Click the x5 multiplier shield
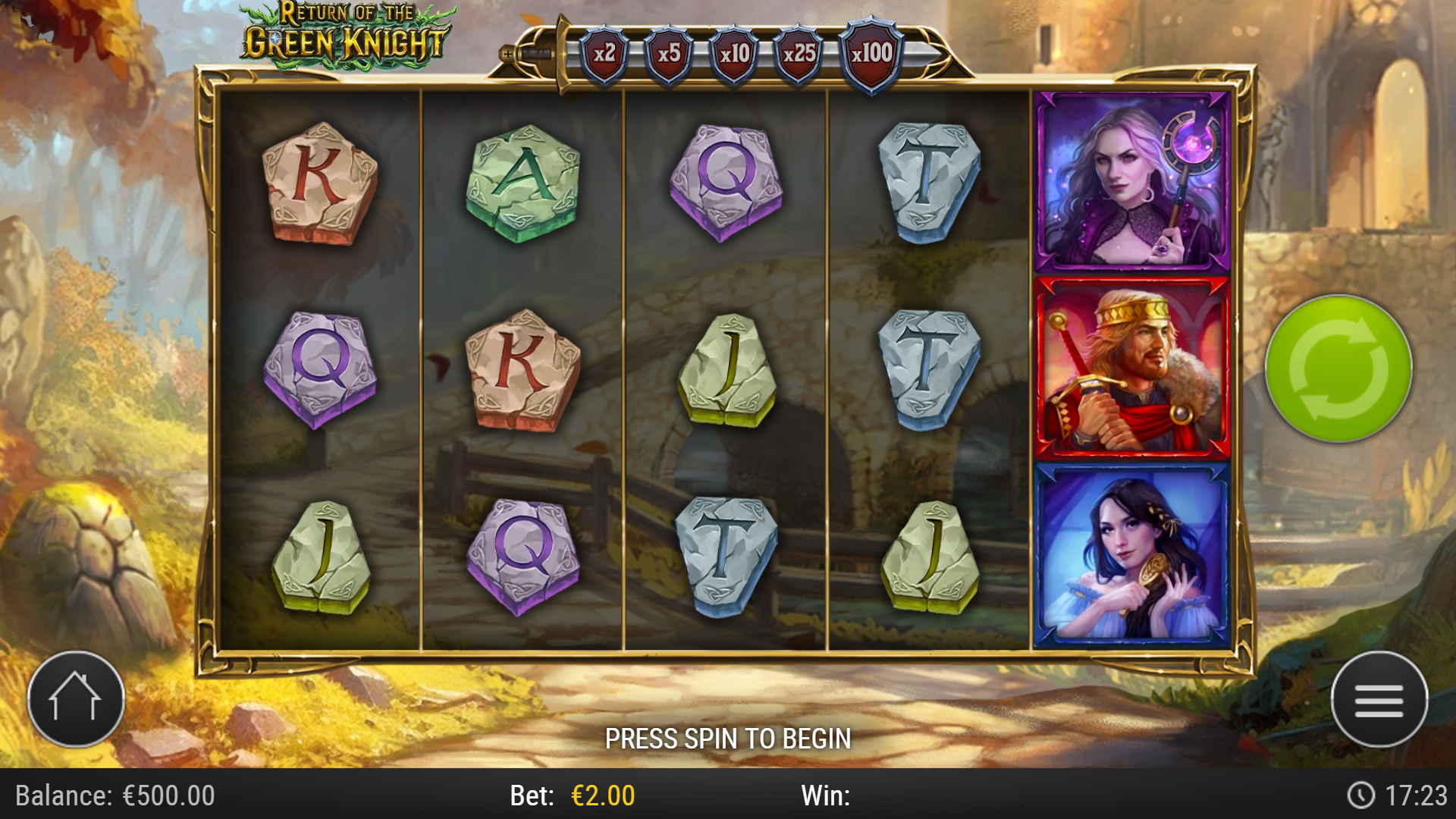The image size is (1456, 819). 671,52
